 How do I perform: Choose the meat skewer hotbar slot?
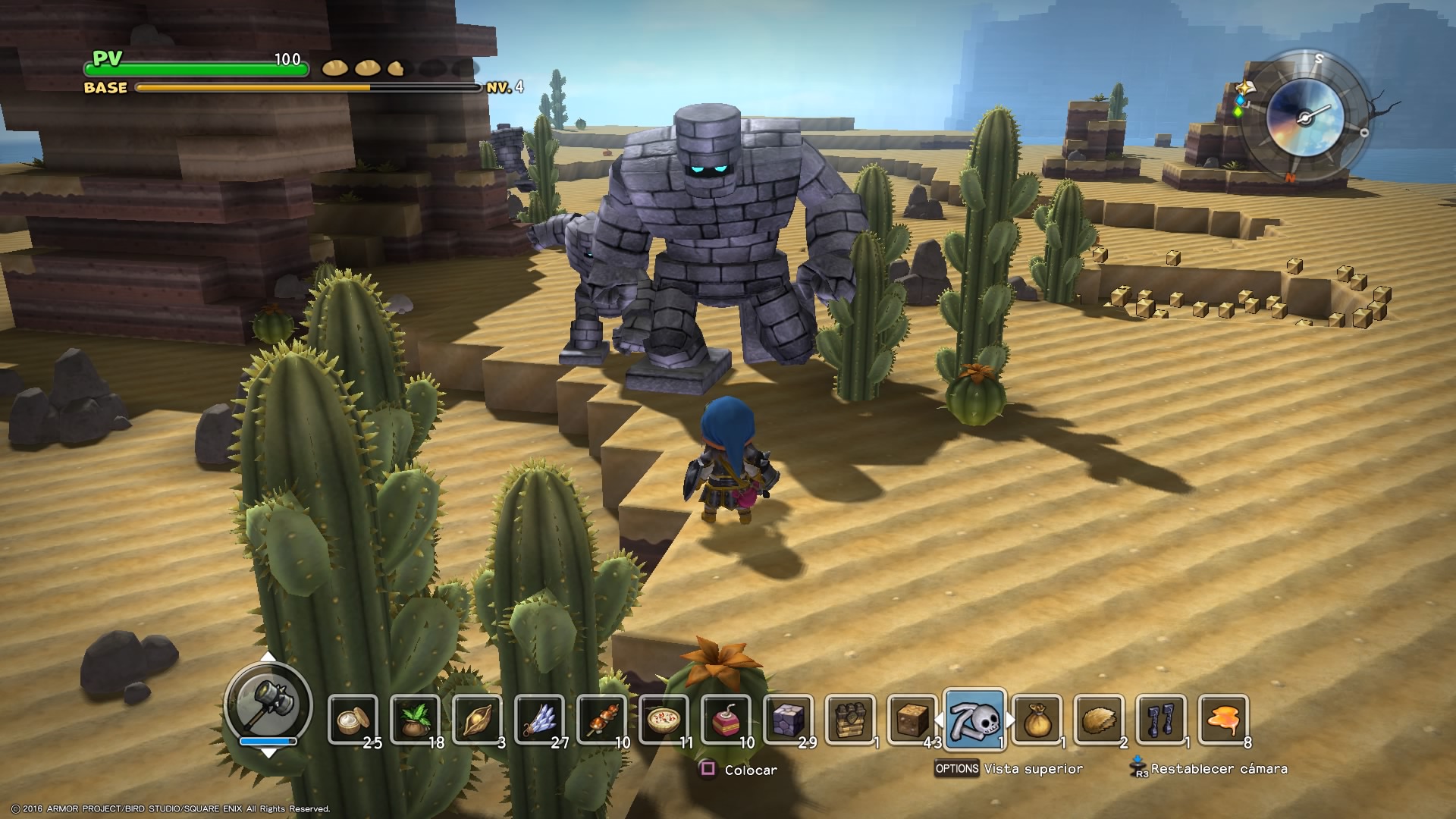coord(602,719)
